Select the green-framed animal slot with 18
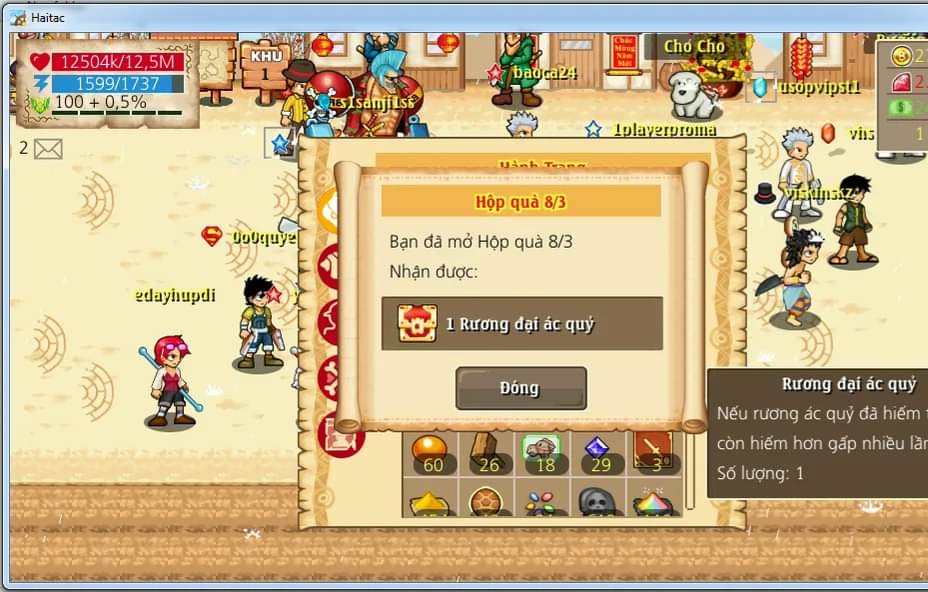This screenshot has height=592, width=928. tap(543, 451)
